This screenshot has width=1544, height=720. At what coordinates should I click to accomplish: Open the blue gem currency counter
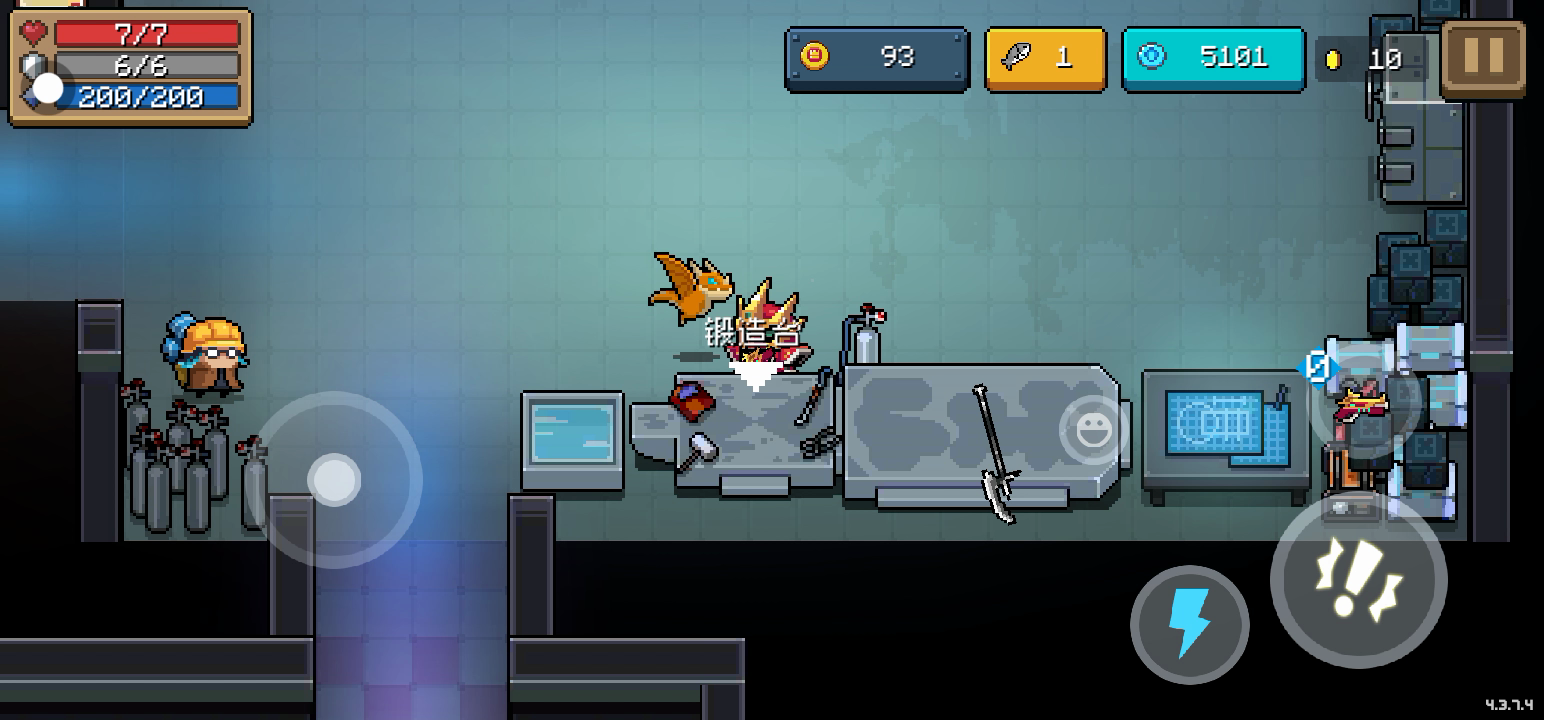click(1213, 58)
